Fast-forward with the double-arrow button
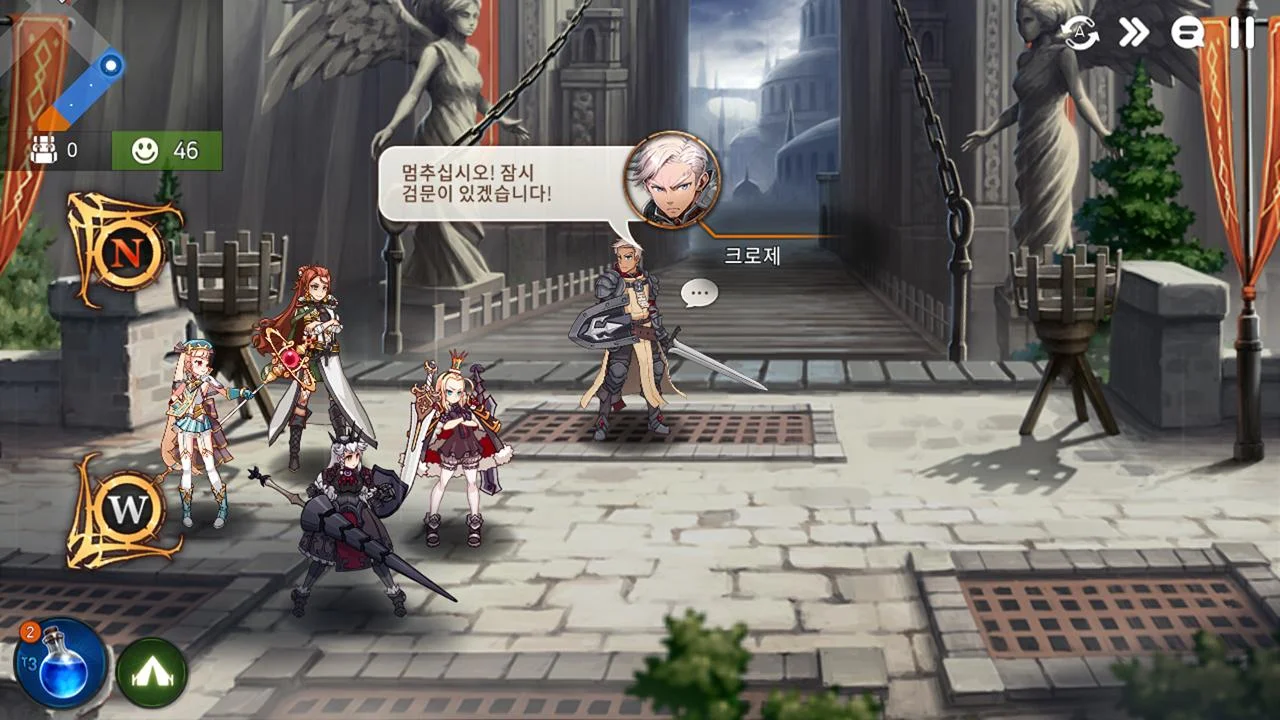Viewport: 1280px width, 720px height. pyautogui.click(x=1134, y=33)
